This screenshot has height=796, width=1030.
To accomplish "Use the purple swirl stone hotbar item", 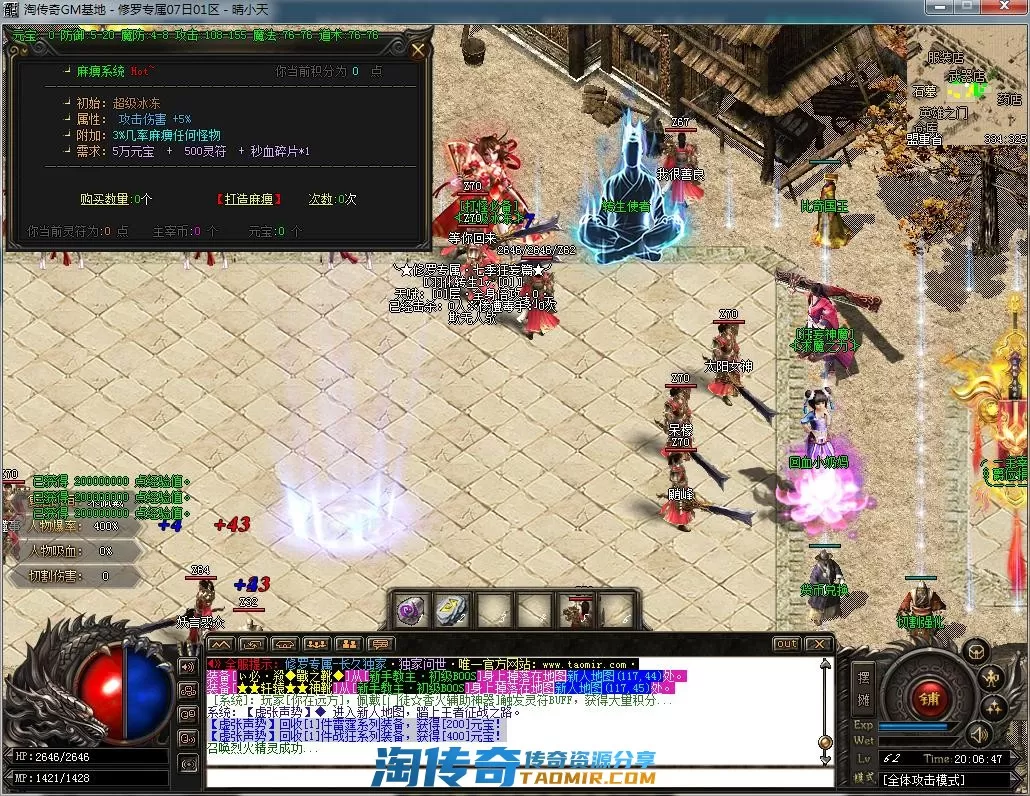I will coord(410,610).
